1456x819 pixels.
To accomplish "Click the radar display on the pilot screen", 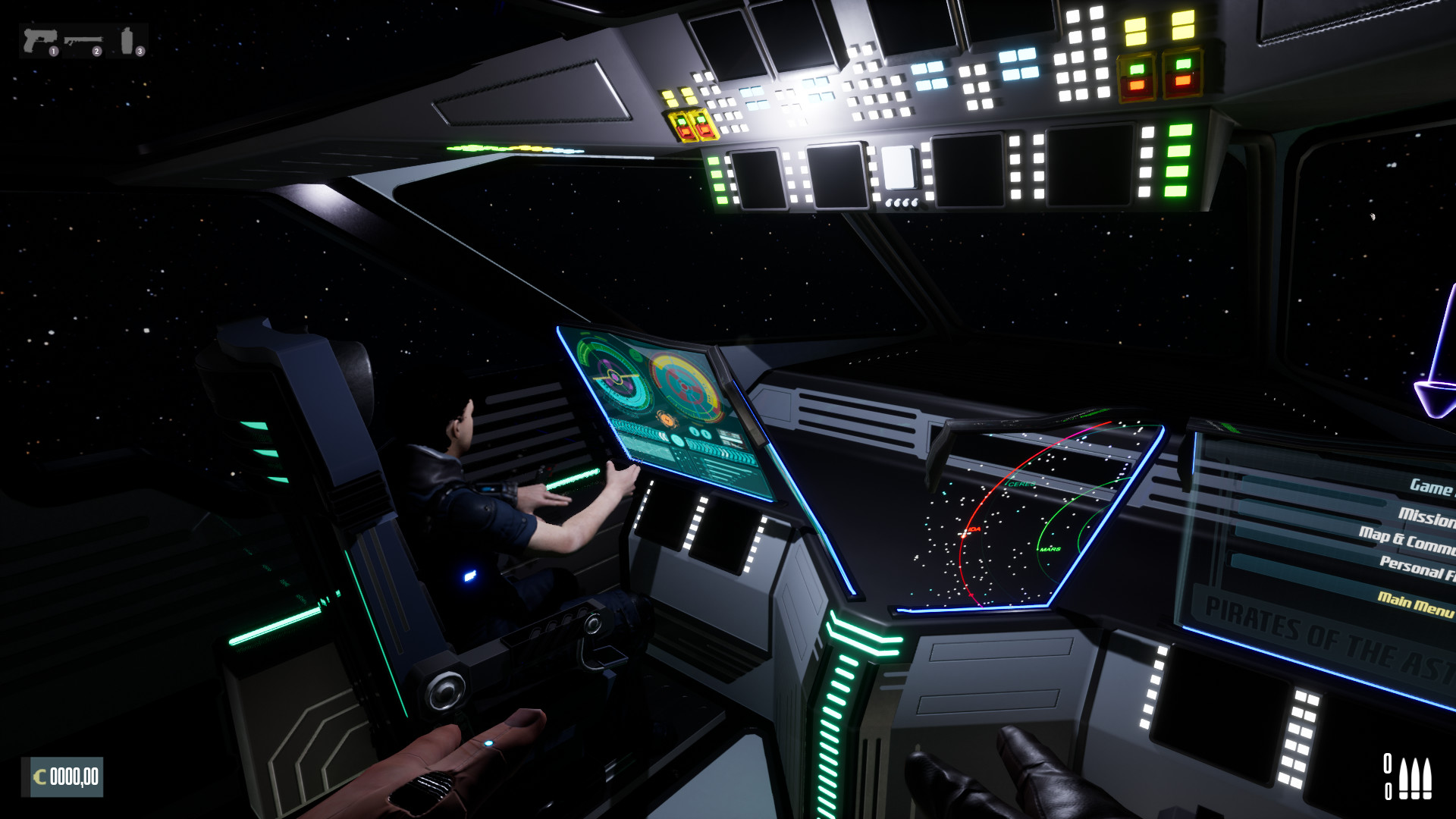I will [616, 375].
